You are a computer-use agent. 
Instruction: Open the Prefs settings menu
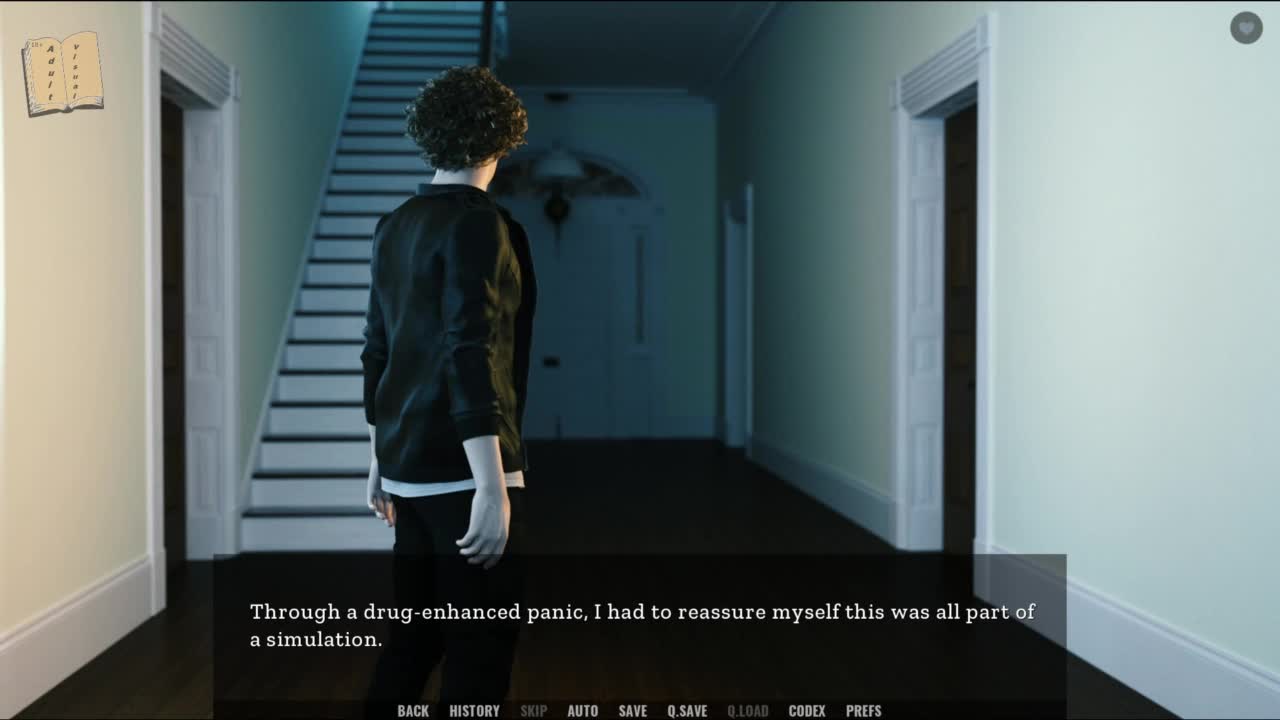863,711
